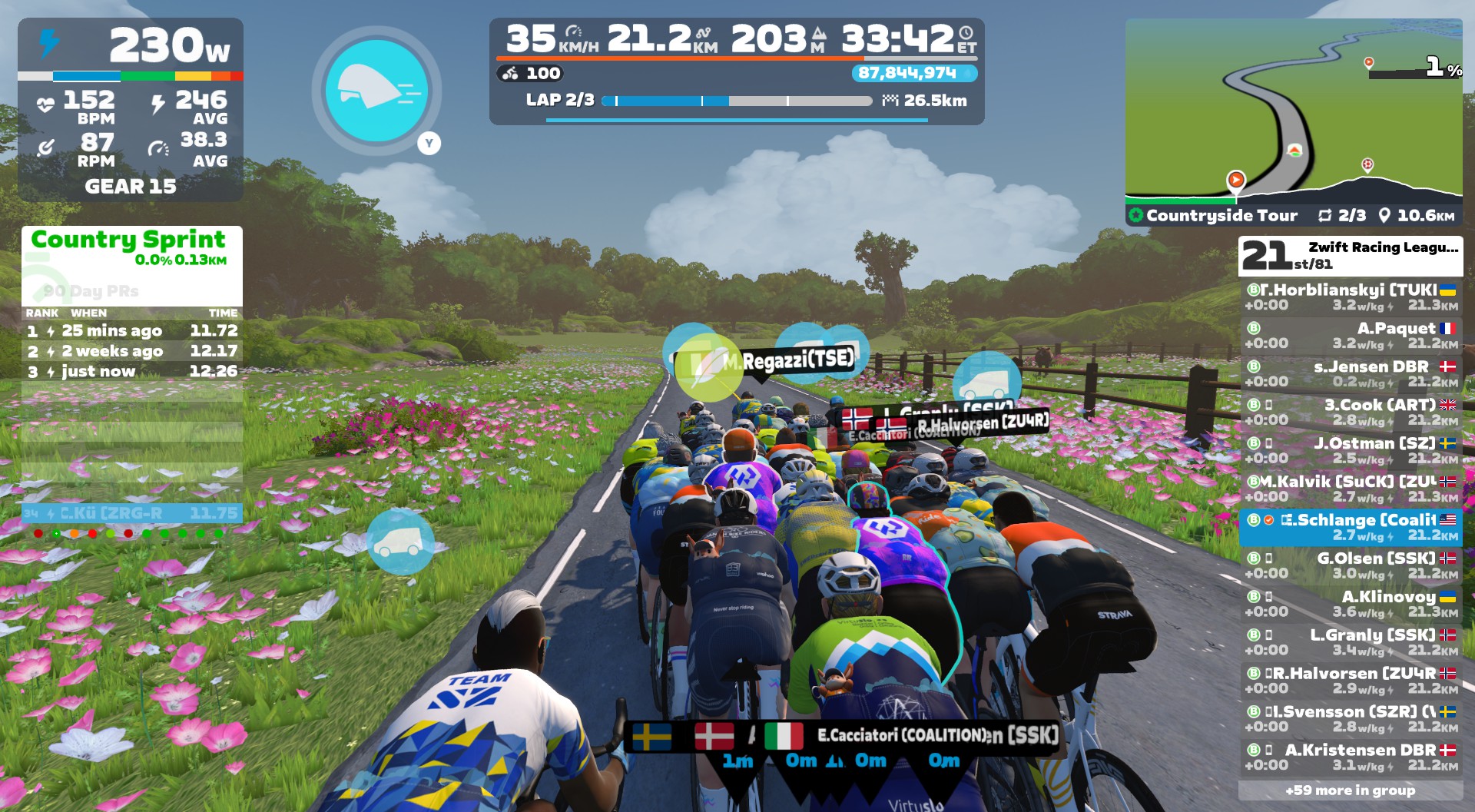Choose s.Jensen DBR rider row
The height and width of the screenshot is (812, 1475).
click(x=1350, y=374)
